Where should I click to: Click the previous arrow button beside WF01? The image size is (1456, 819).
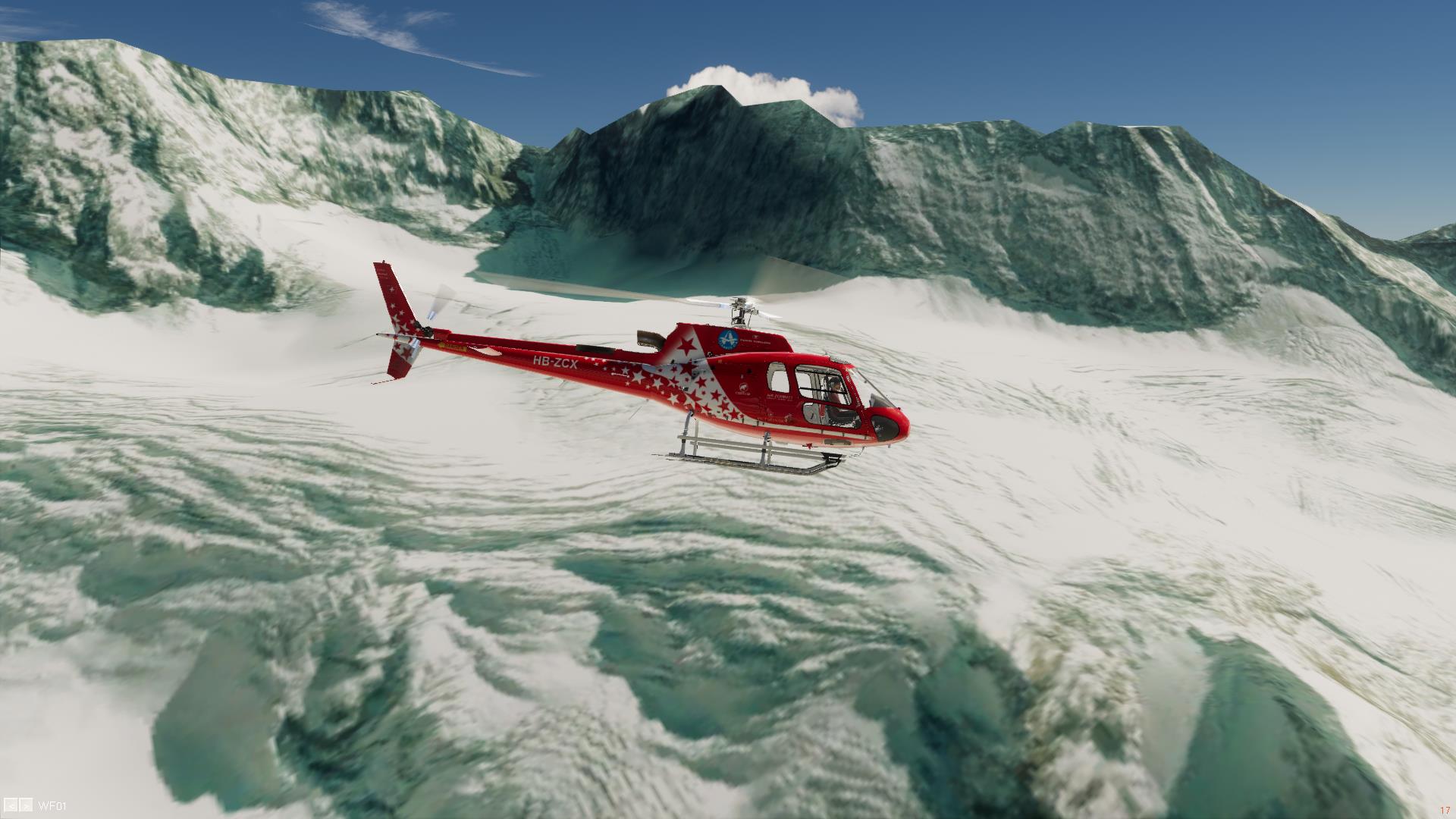click(x=11, y=806)
